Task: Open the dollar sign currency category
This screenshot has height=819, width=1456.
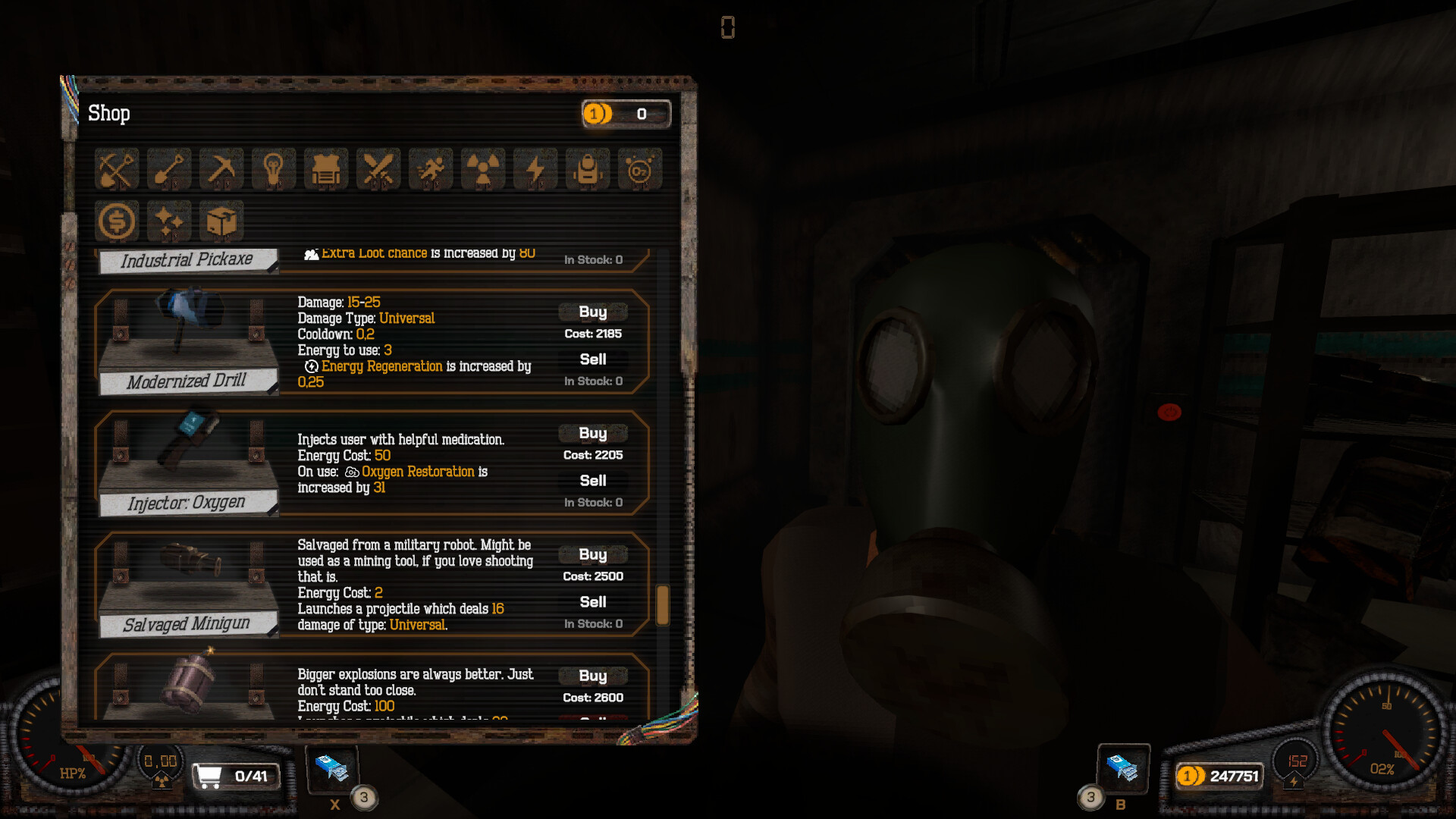Action: [116, 221]
